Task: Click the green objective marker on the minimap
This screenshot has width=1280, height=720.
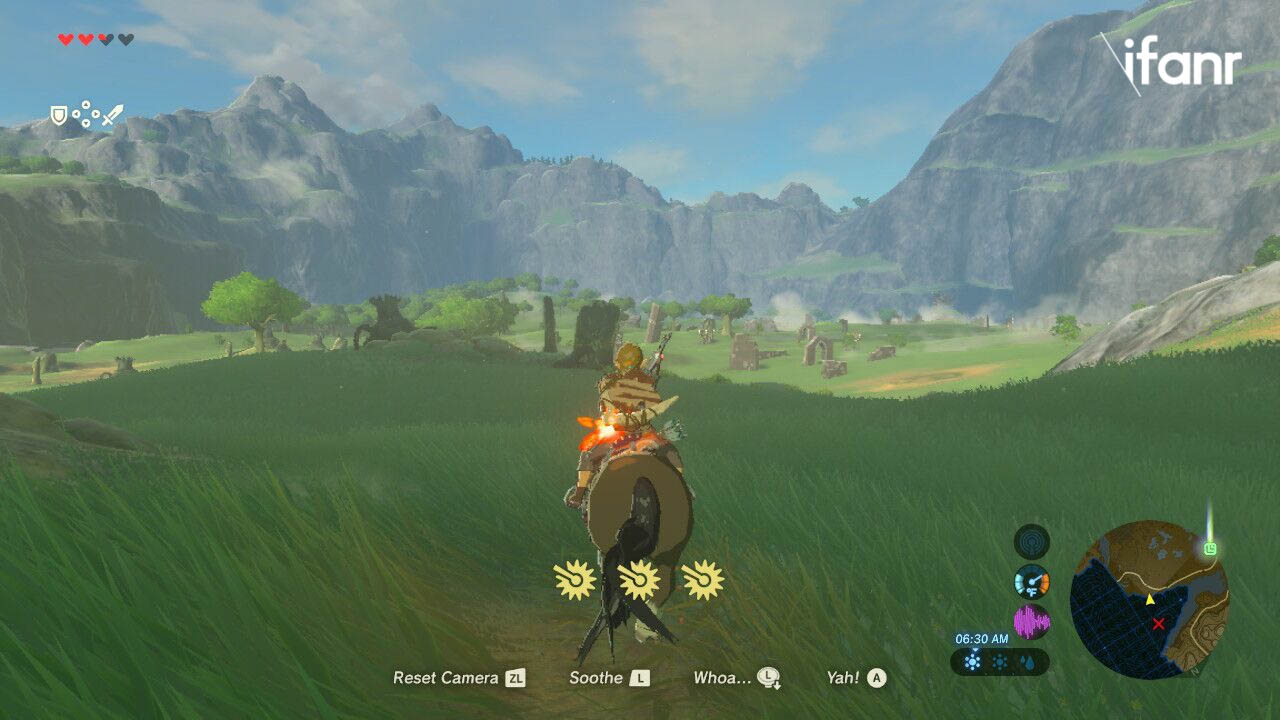Action: [x=1211, y=548]
